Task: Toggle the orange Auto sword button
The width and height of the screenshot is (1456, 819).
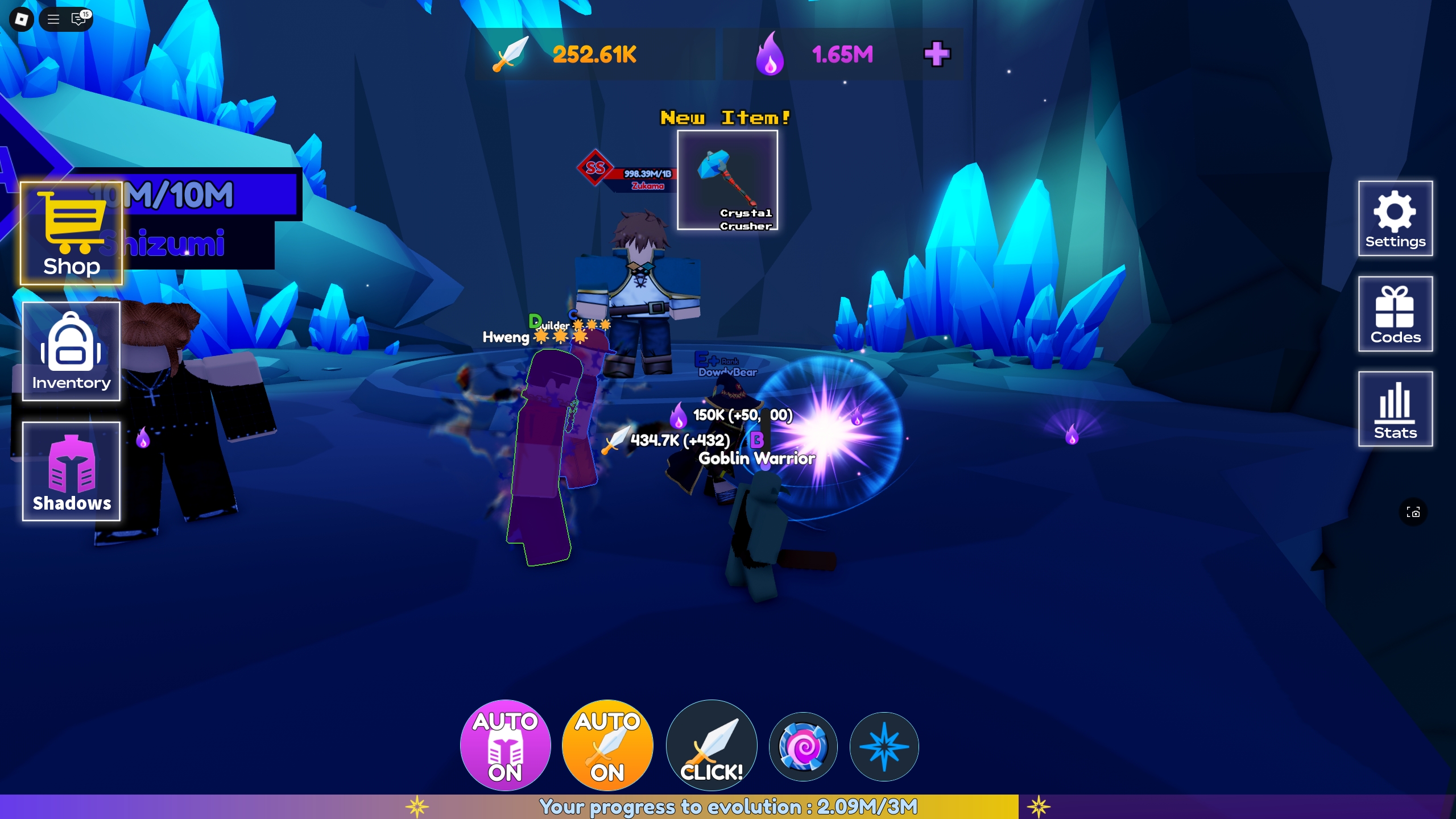Action: (x=607, y=745)
